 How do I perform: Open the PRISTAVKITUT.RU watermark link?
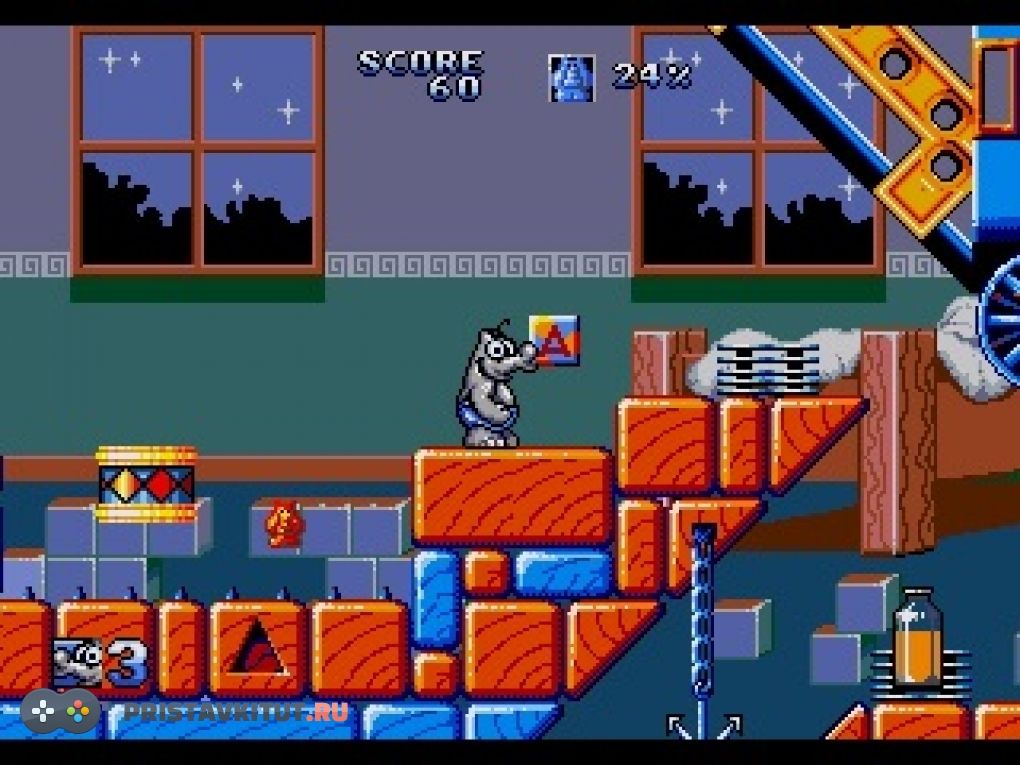click(x=236, y=712)
